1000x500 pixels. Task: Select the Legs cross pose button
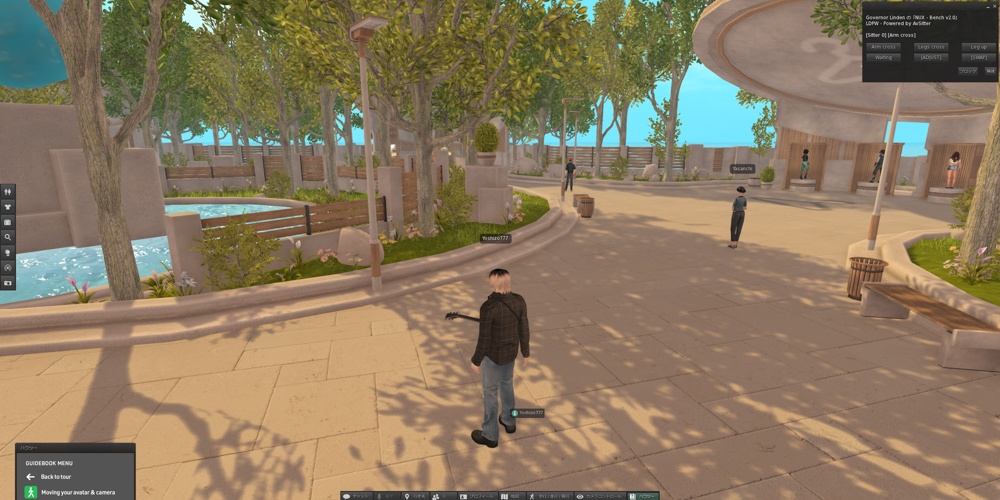coord(931,47)
